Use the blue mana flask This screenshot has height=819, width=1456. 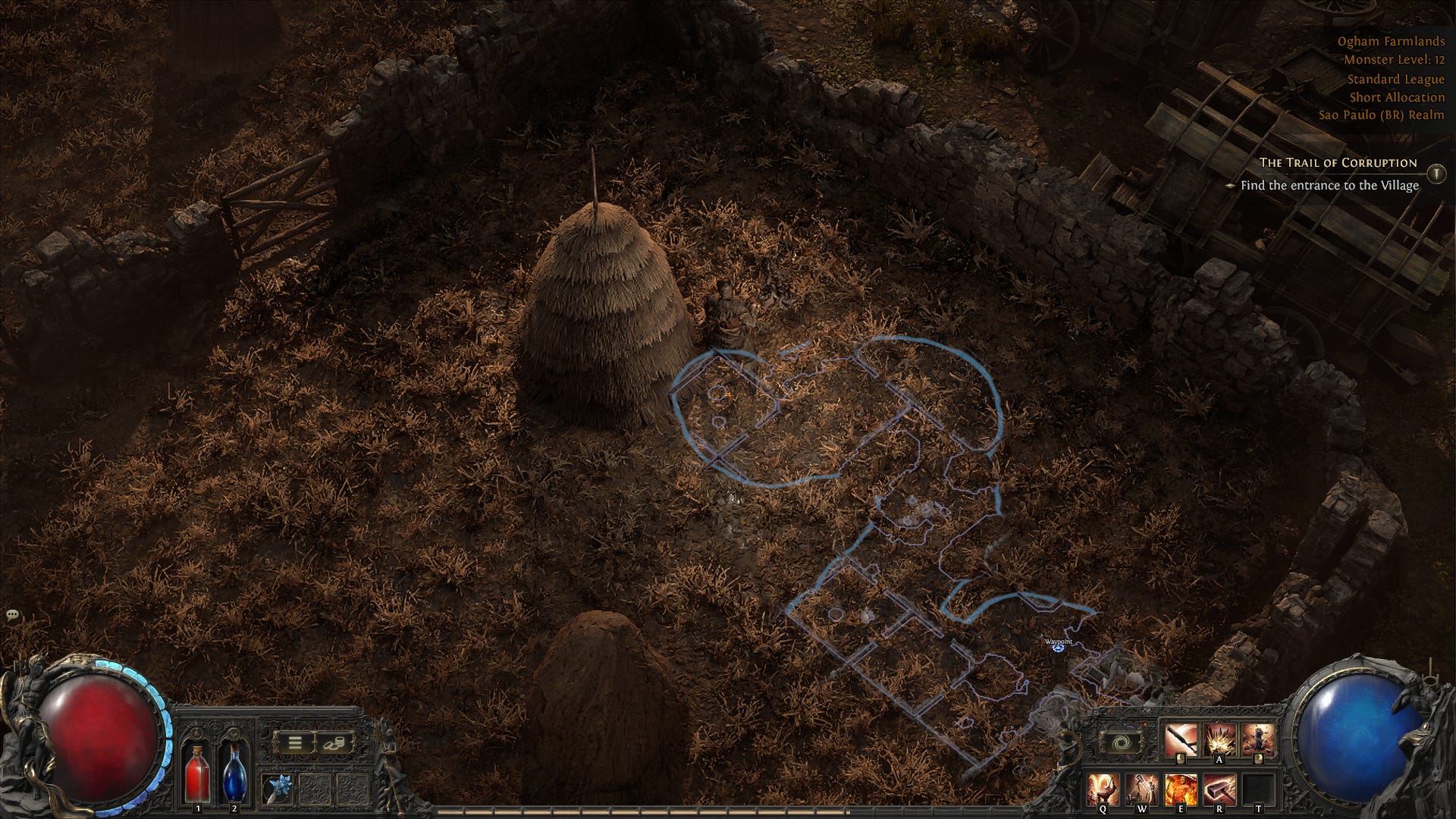point(234,772)
